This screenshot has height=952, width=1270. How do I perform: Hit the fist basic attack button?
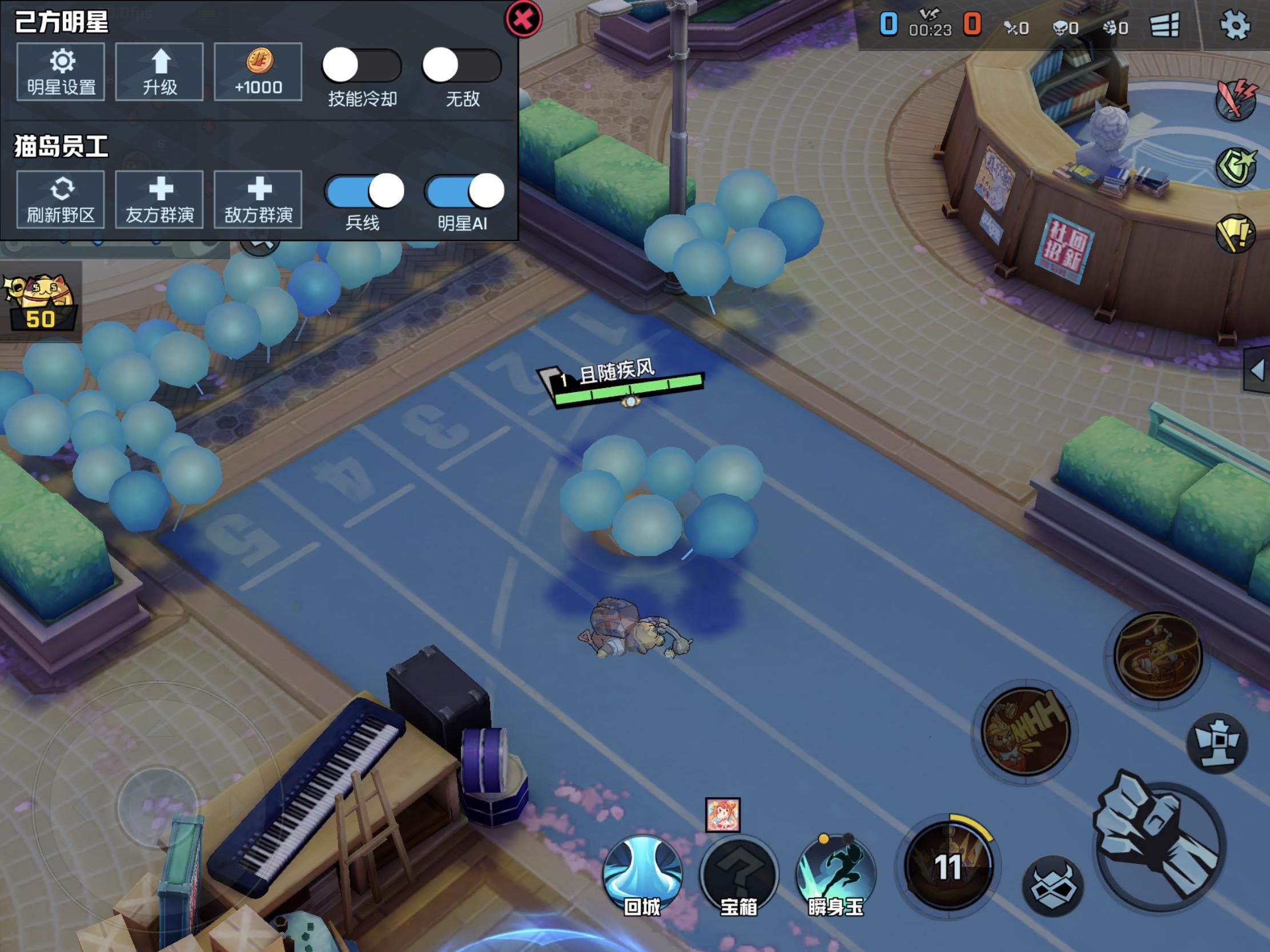(1159, 843)
